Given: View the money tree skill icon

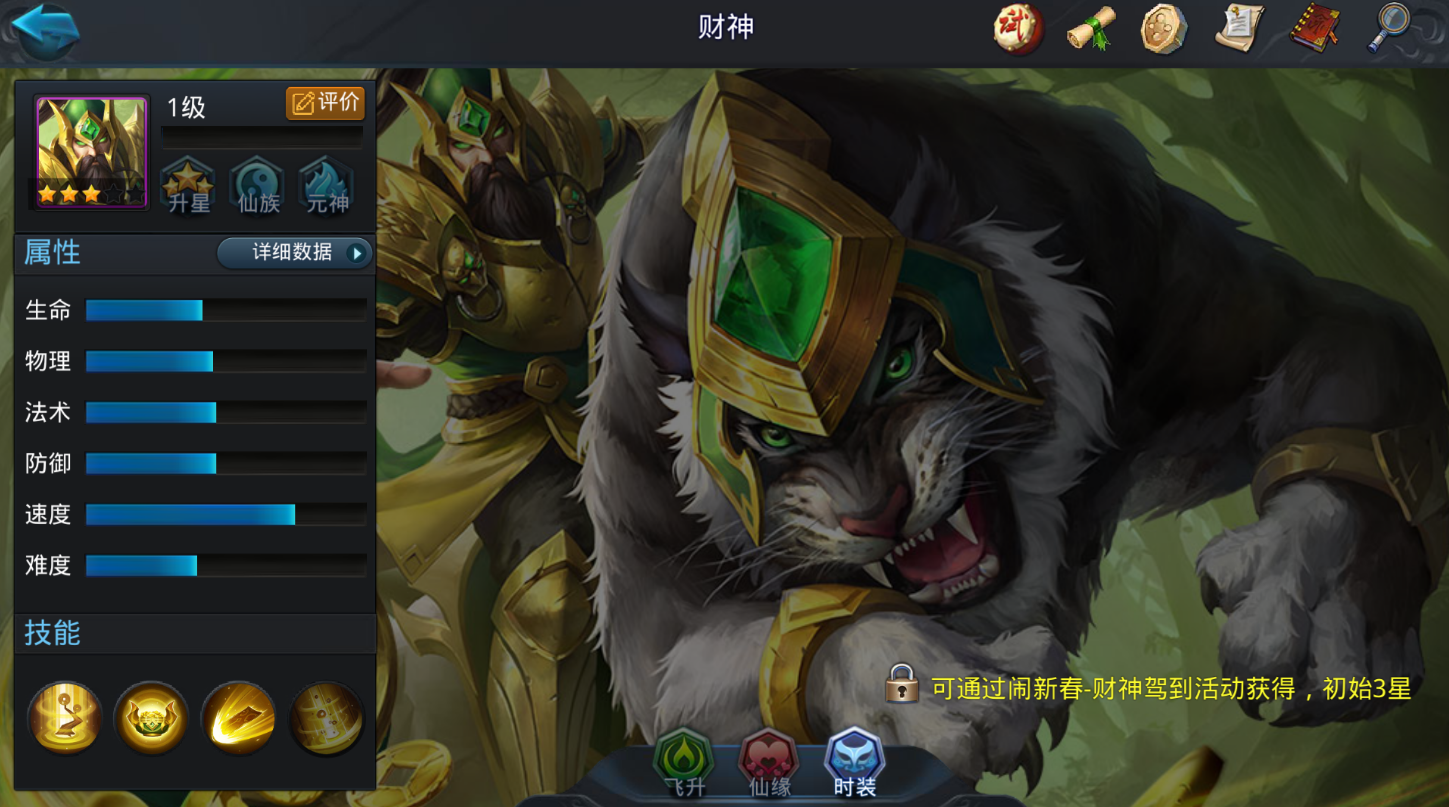Looking at the screenshot, I should coord(65,717).
